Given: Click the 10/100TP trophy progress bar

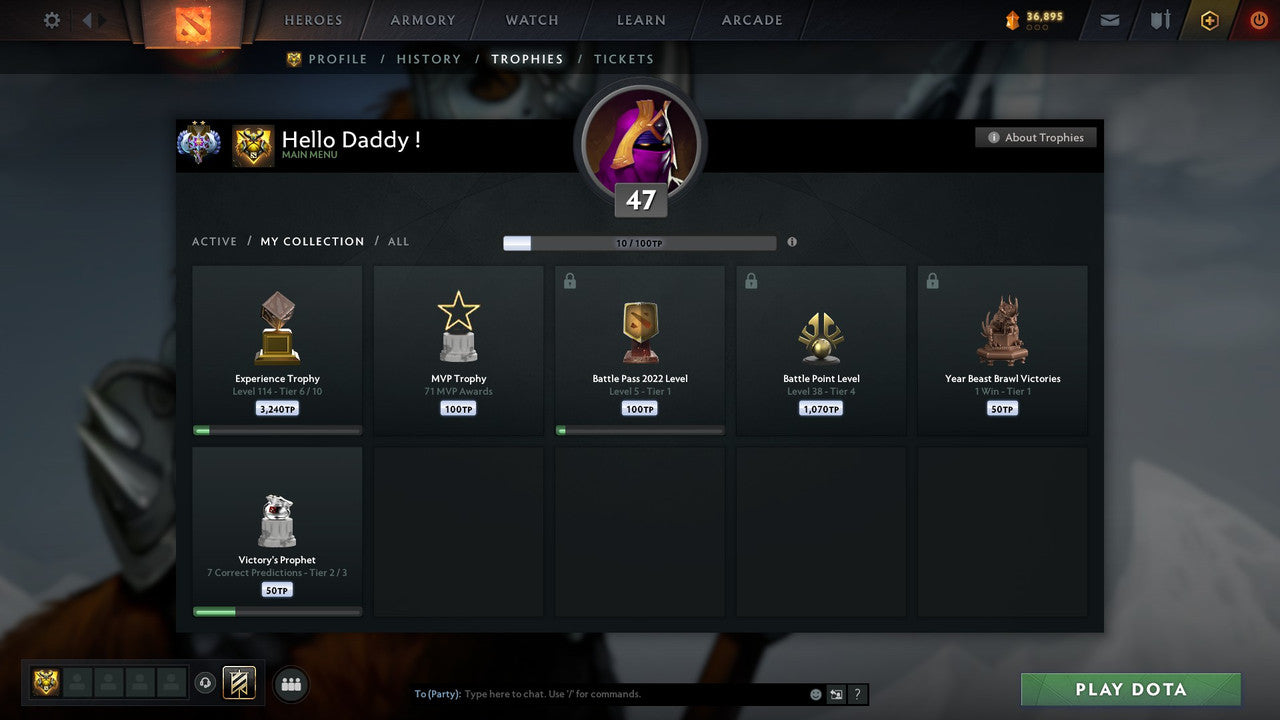Looking at the screenshot, I should (x=640, y=242).
